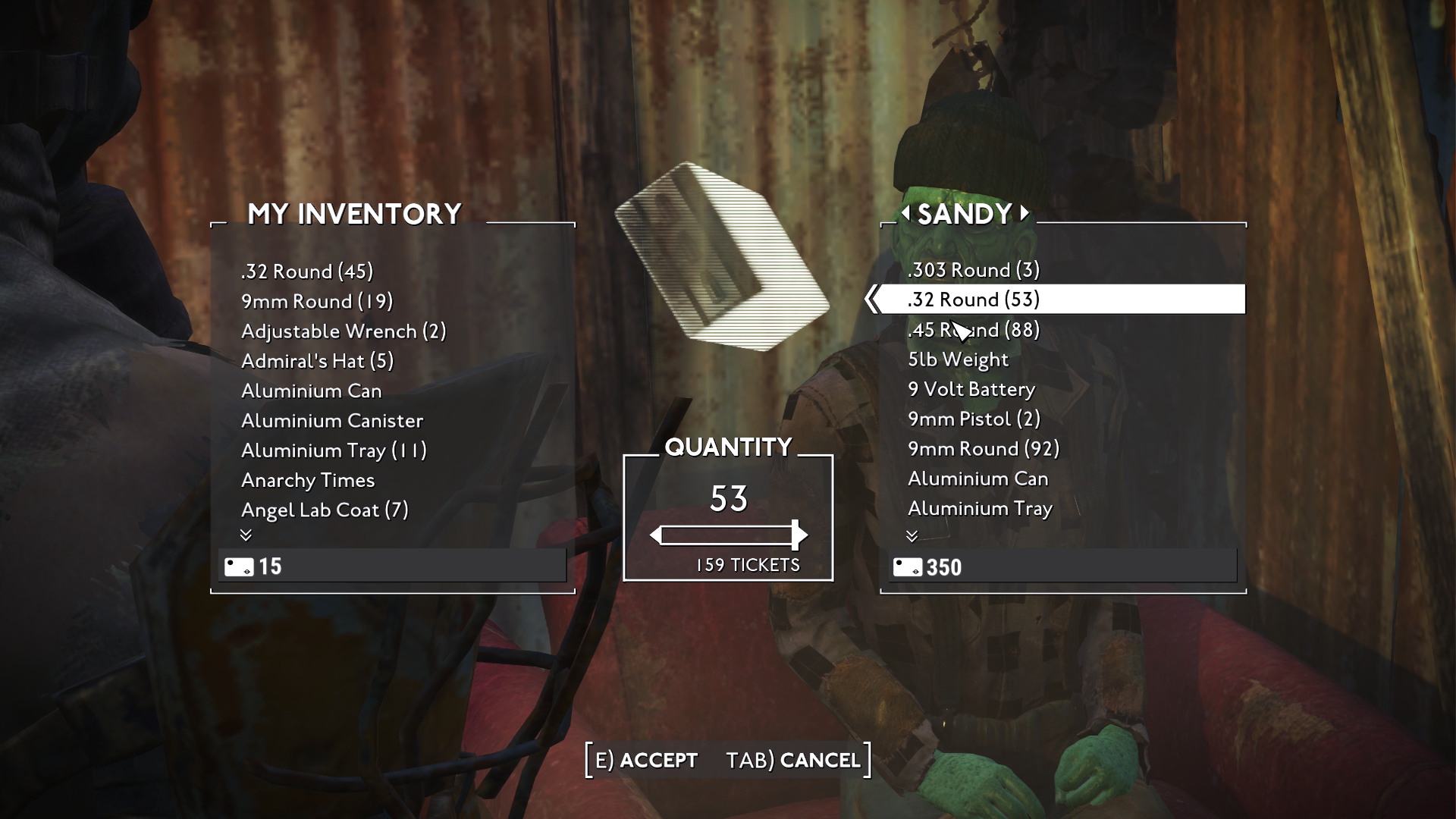Select the Admiral's Hat item

[x=317, y=361]
